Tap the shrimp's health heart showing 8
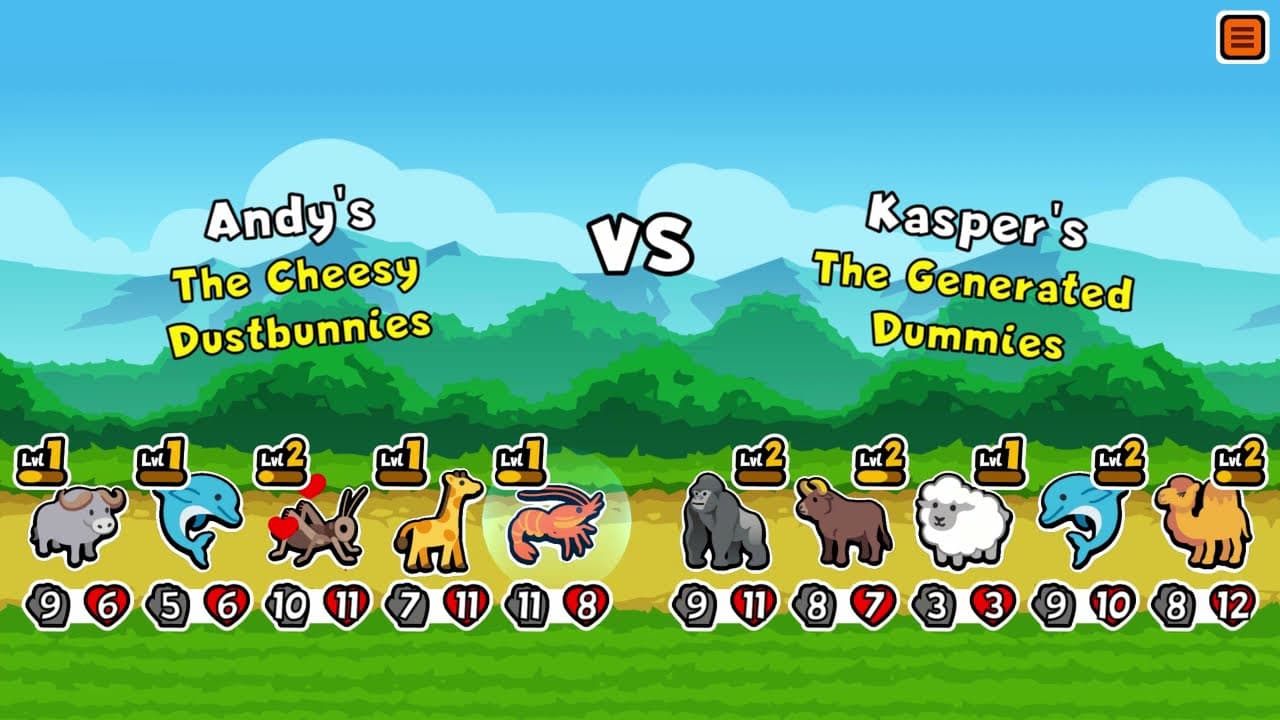This screenshot has height=720, width=1280. [x=586, y=602]
